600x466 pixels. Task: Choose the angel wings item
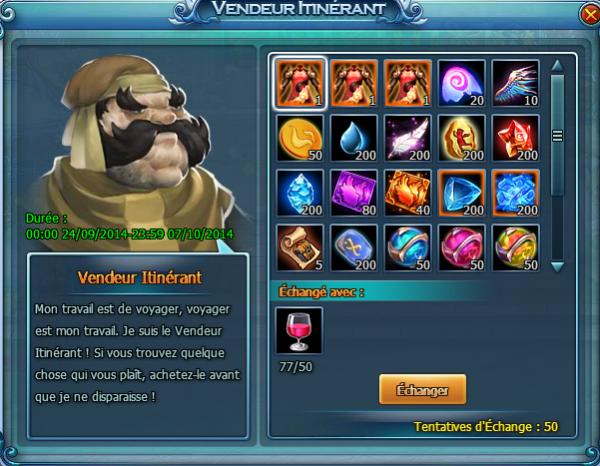tap(515, 84)
